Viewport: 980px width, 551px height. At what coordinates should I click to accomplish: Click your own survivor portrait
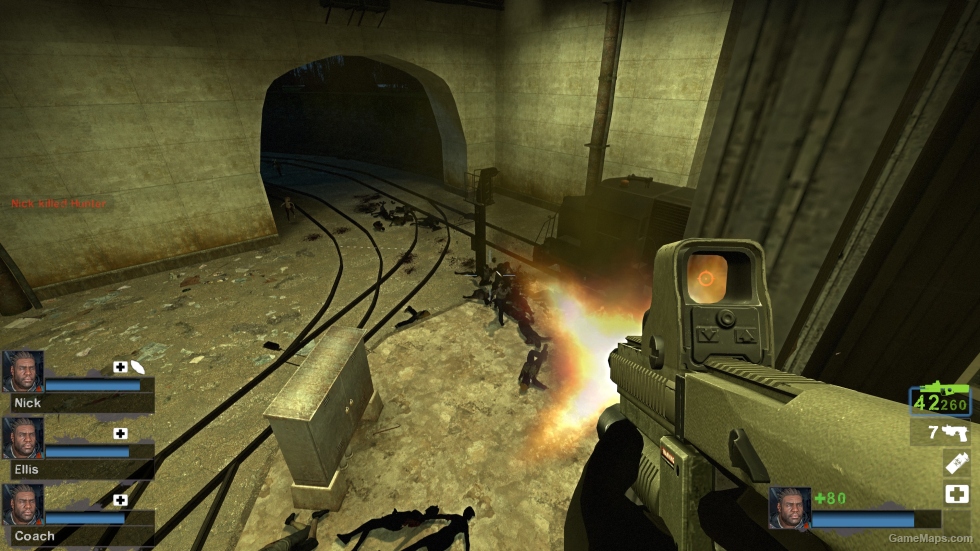coord(789,509)
